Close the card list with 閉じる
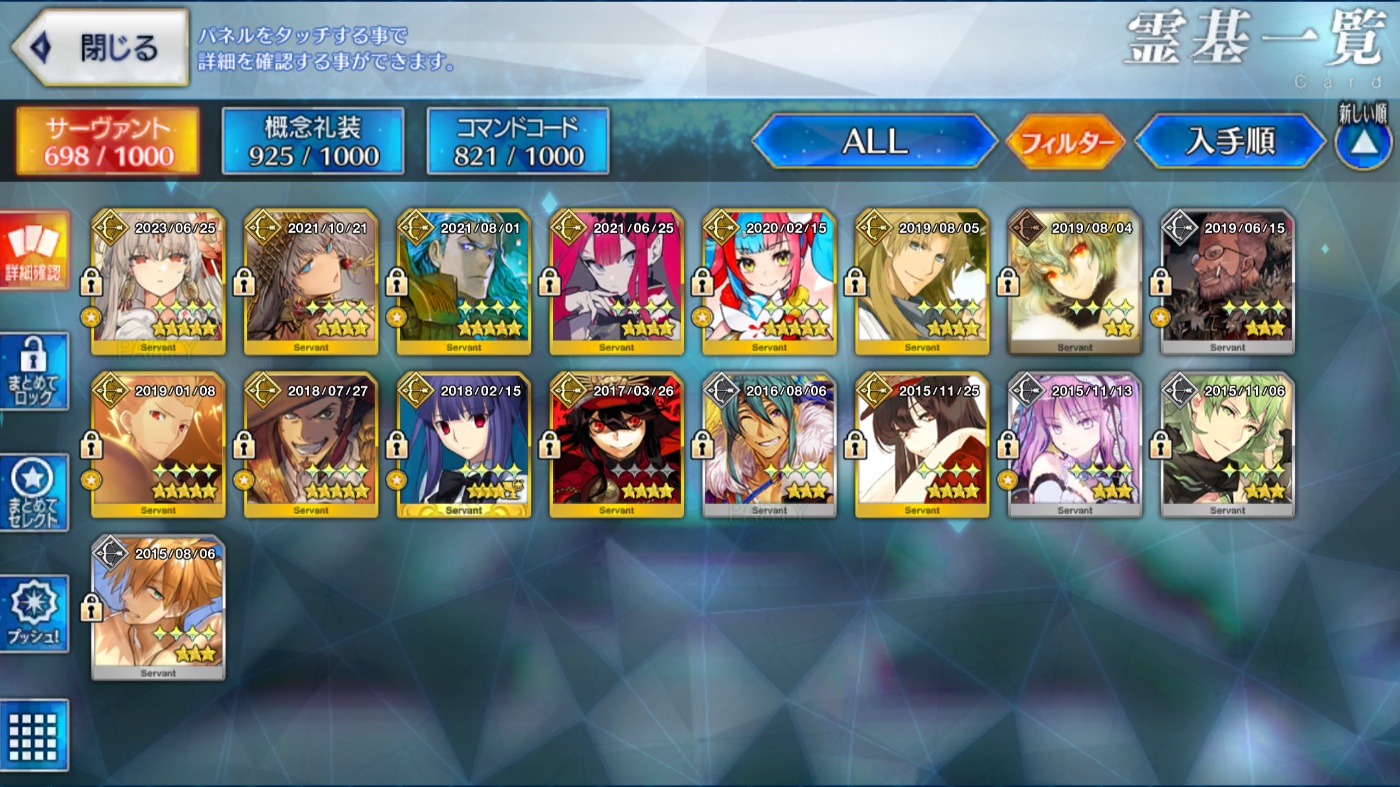 100,47
